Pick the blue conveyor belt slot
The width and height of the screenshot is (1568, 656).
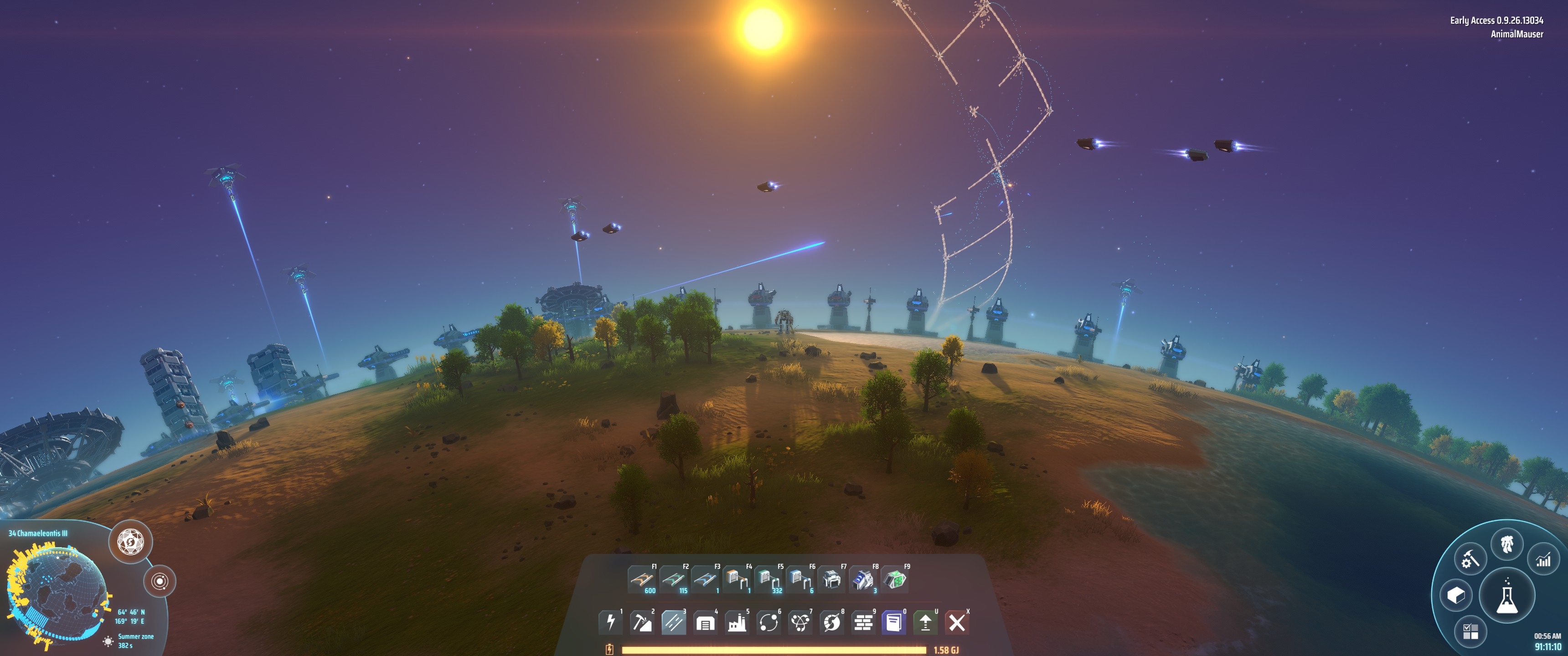click(x=704, y=579)
